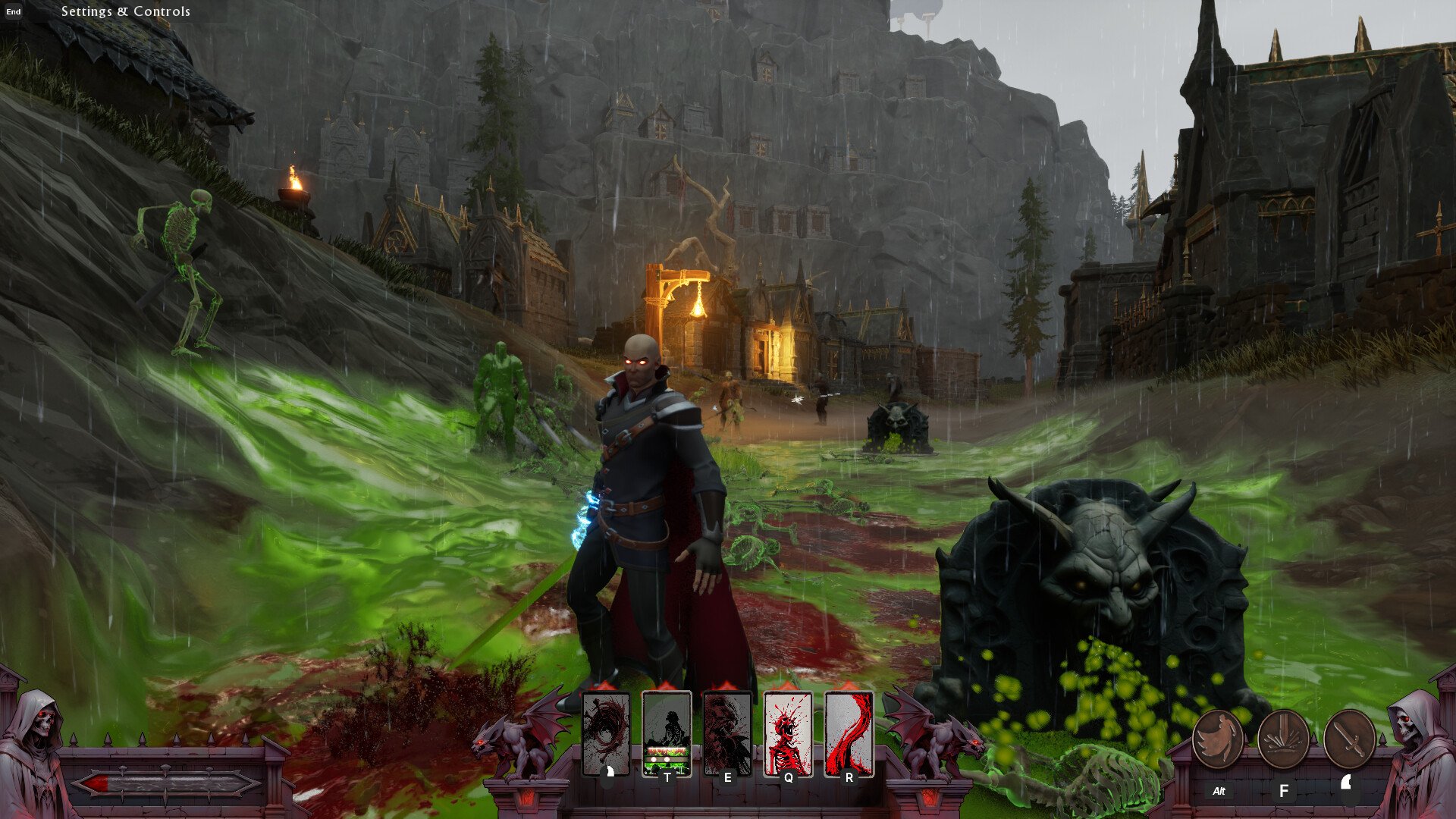Select the dark beast head card
Image resolution: width=1456 pixels, height=819 pixels.
(727, 733)
